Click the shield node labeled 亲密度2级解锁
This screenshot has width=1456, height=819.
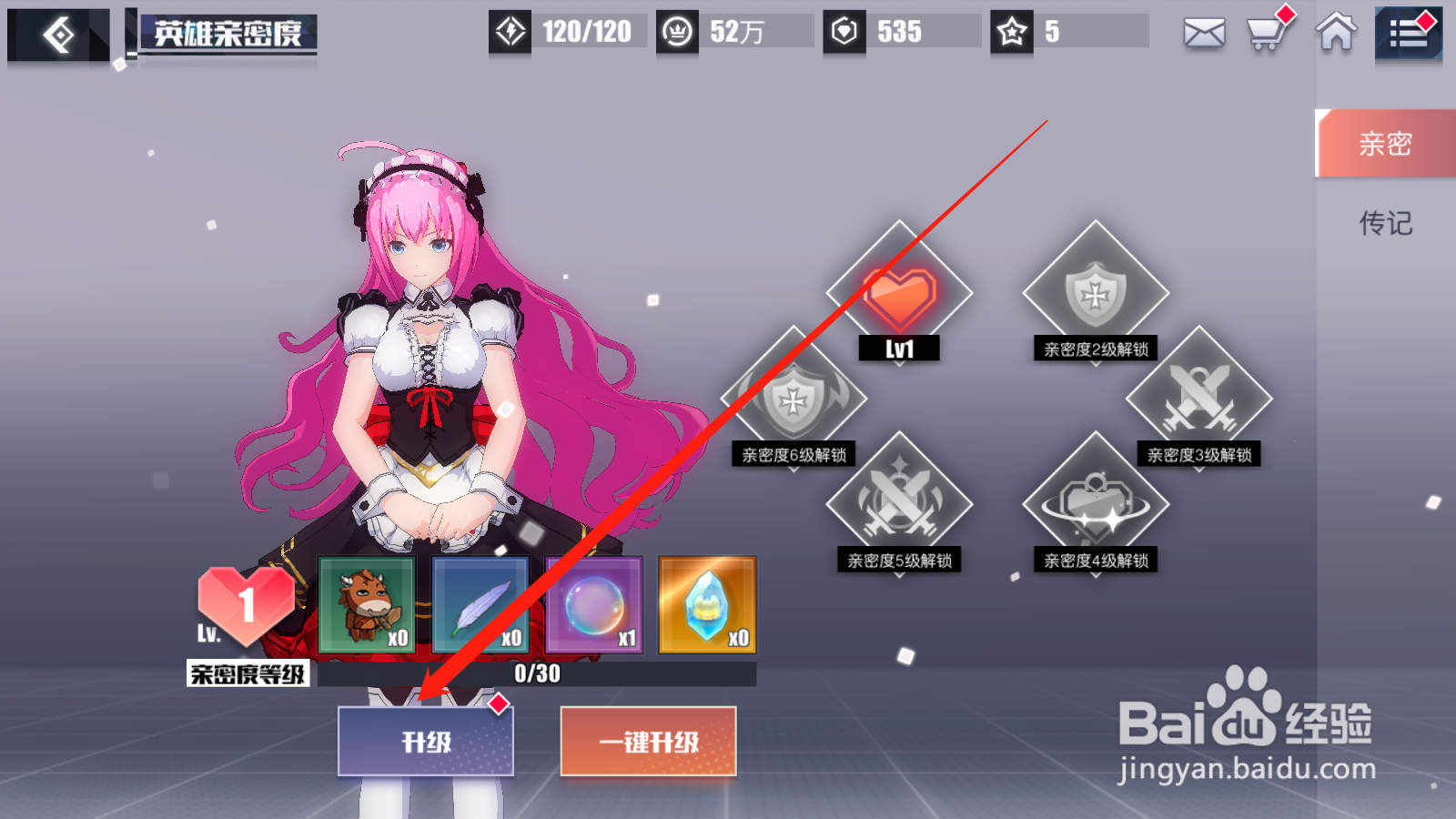pos(1095,291)
